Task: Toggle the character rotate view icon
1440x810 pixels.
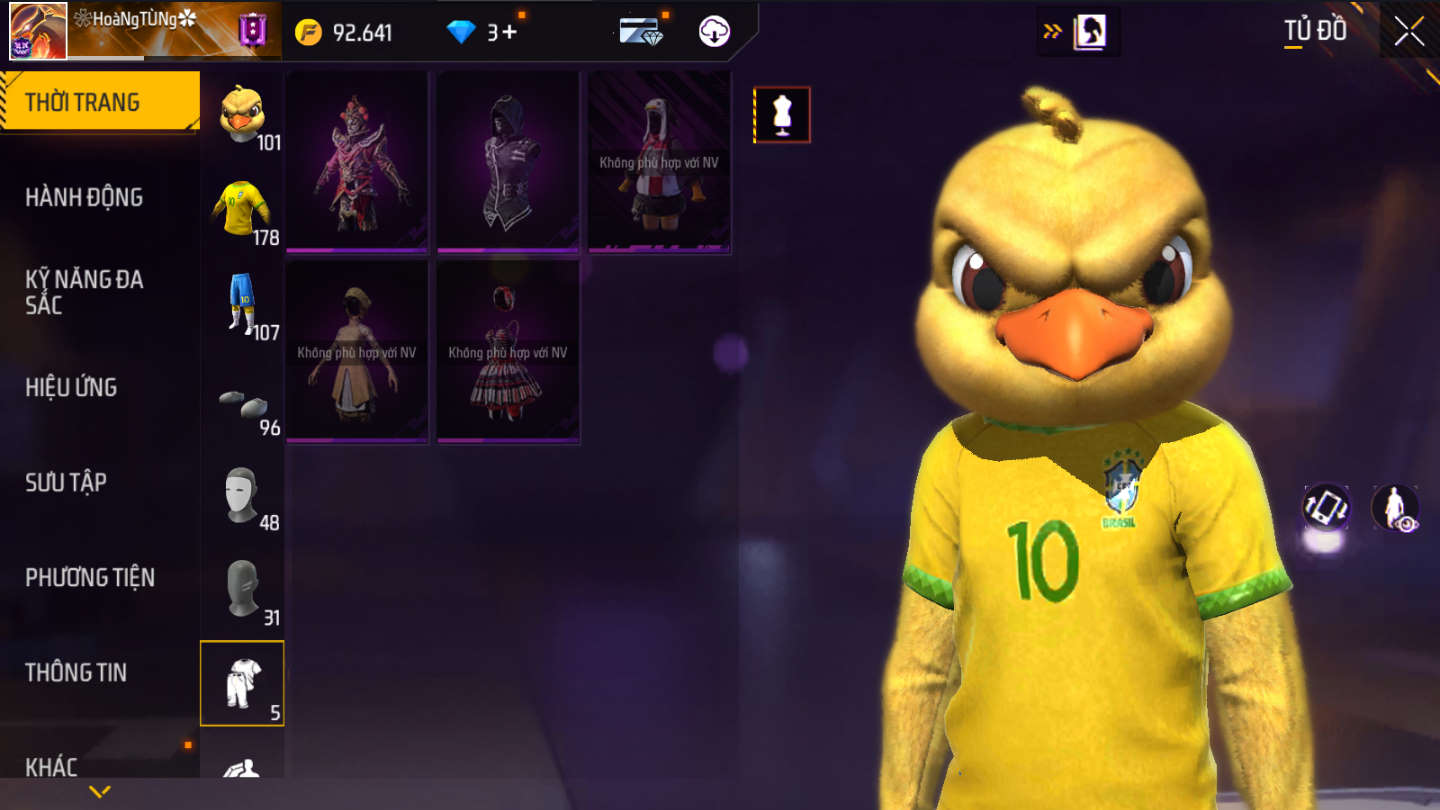Action: click(1326, 507)
